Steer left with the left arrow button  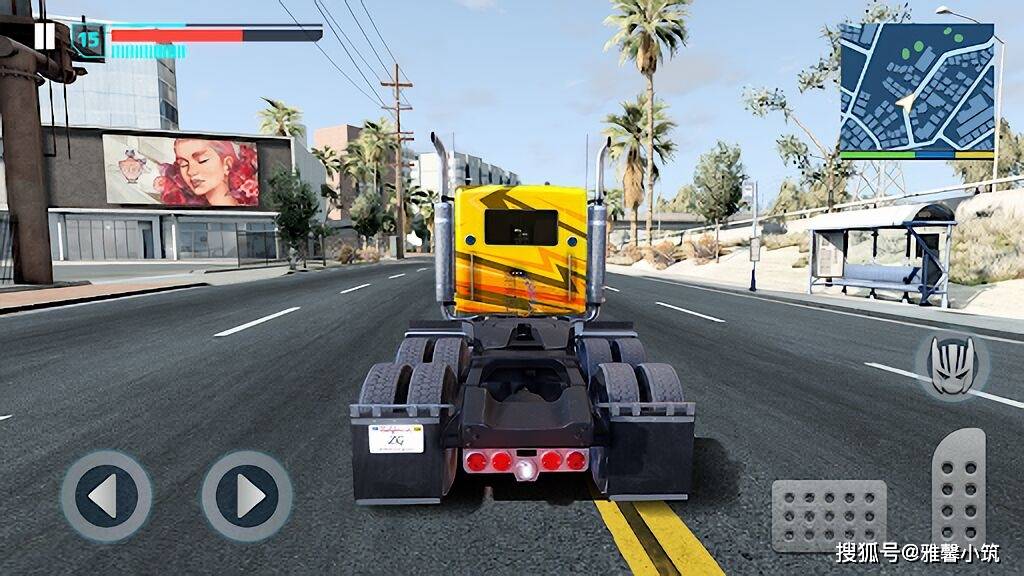pyautogui.click(x=106, y=496)
